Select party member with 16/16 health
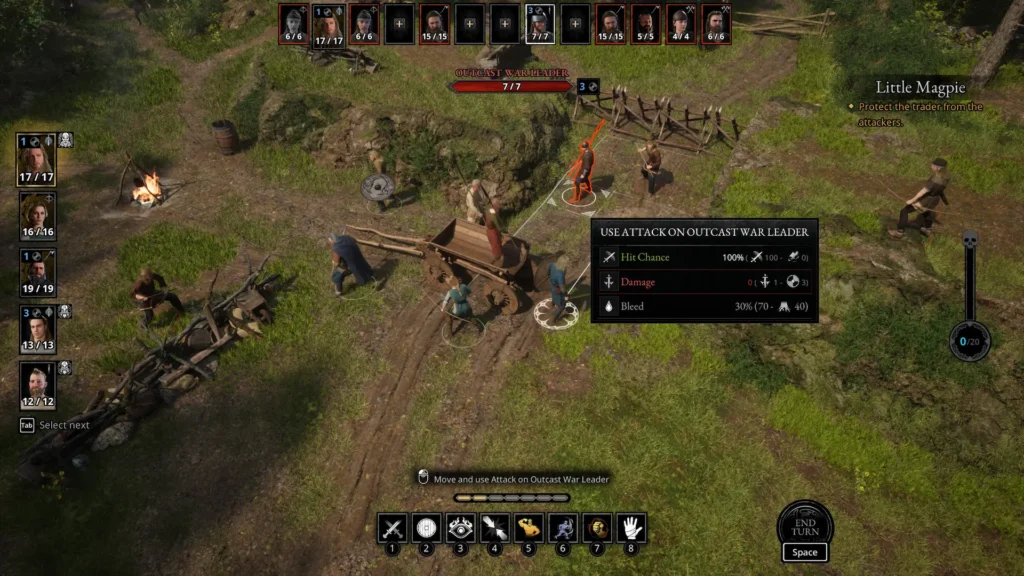Viewport: 1024px width, 576px height. point(37,217)
